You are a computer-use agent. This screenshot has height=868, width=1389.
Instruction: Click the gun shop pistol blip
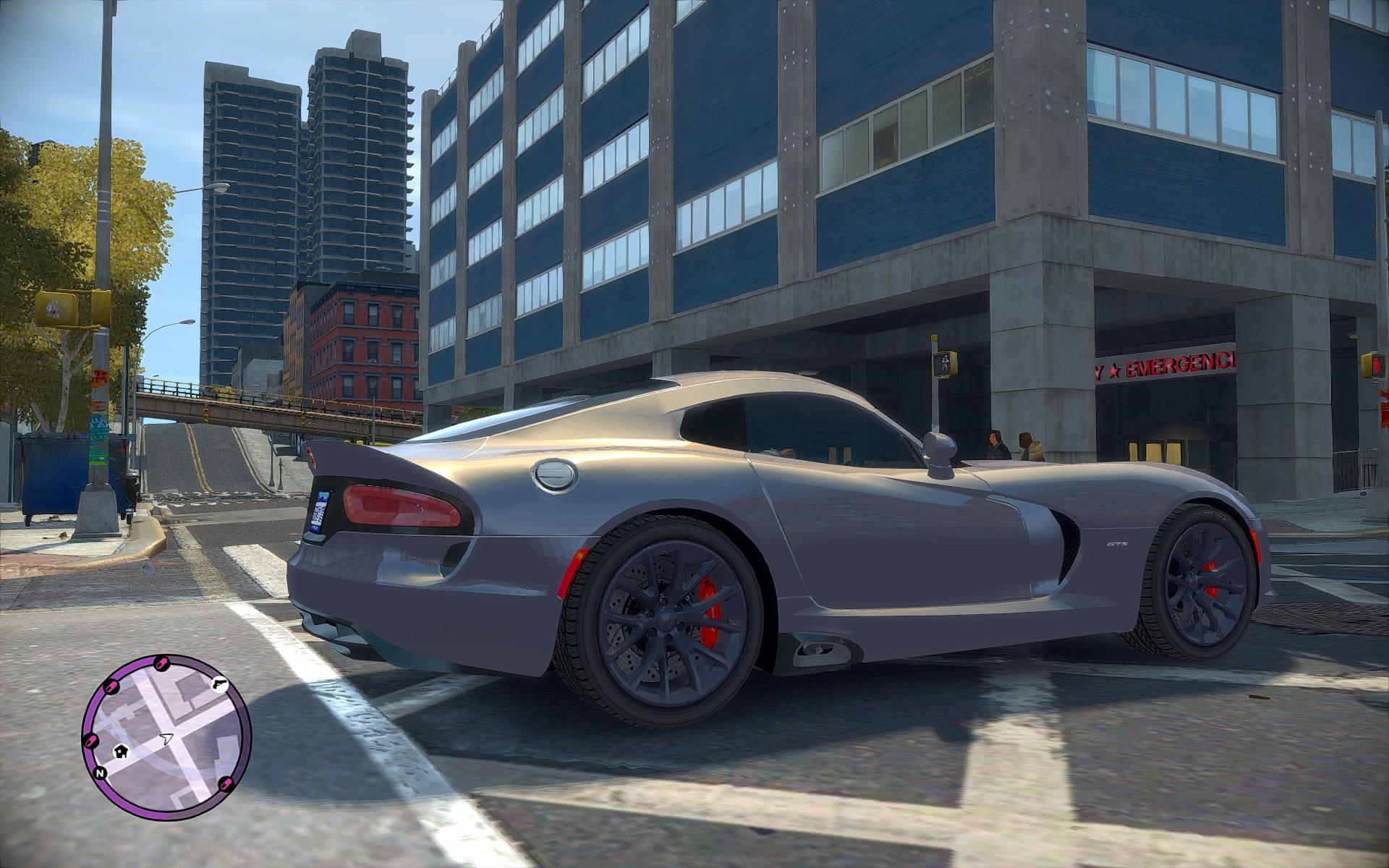tap(218, 684)
